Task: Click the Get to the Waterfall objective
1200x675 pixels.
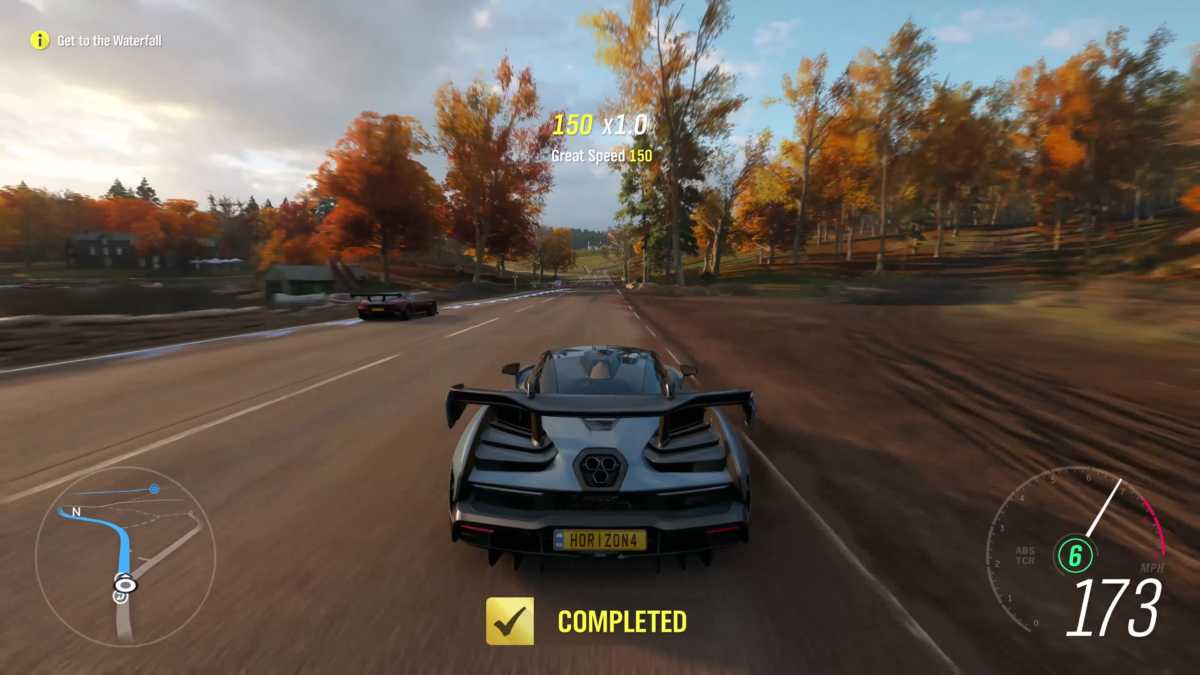Action: coord(109,41)
